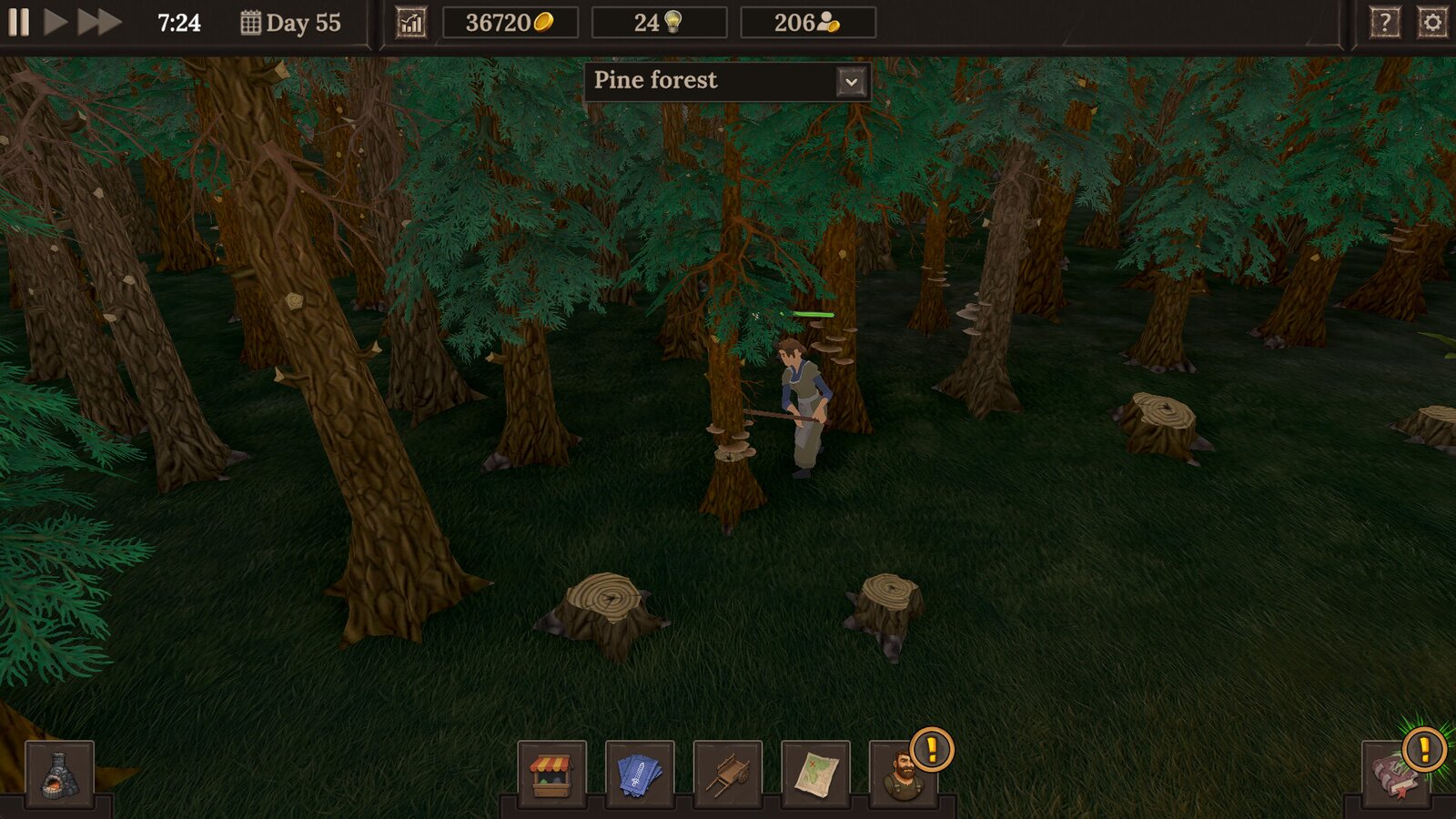This screenshot has width=1456, height=819.
Task: Click the gold coins counter
Action: click(x=510, y=23)
